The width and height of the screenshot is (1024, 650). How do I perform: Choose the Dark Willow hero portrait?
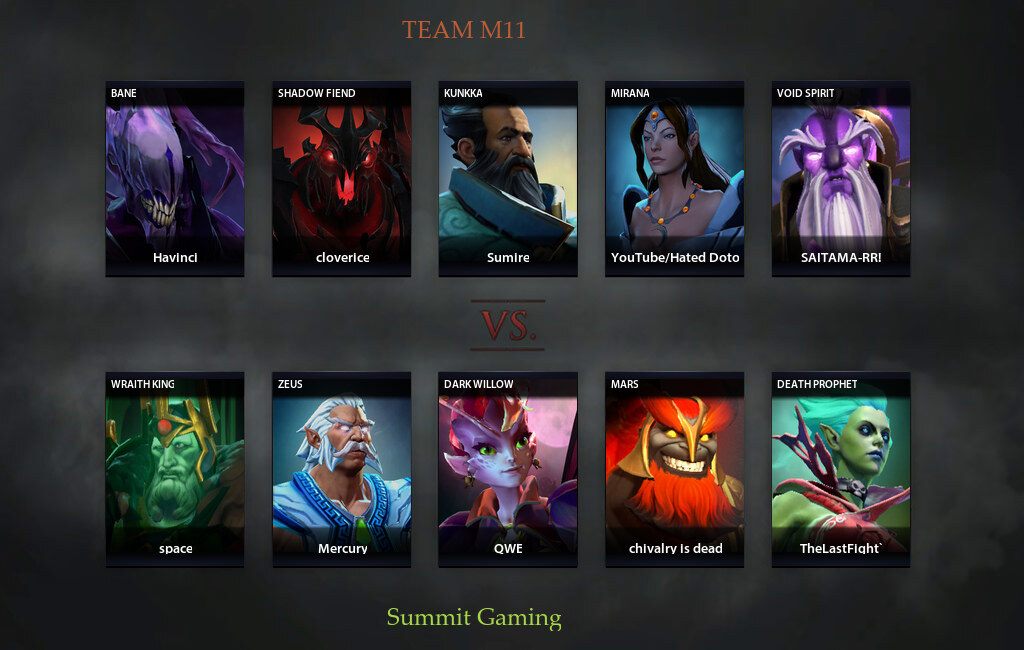pyautogui.click(x=508, y=469)
